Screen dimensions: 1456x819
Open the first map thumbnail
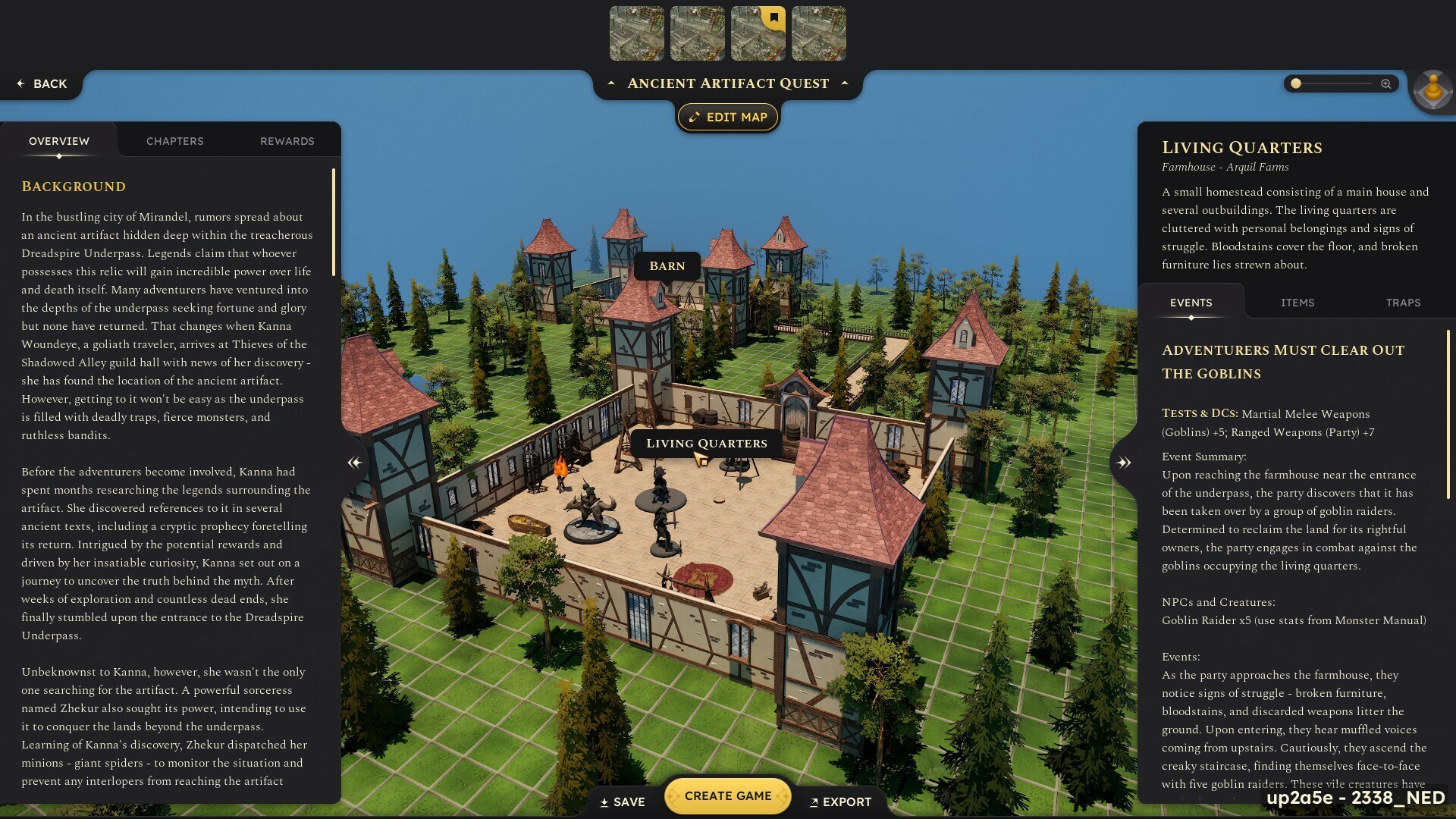click(x=637, y=33)
